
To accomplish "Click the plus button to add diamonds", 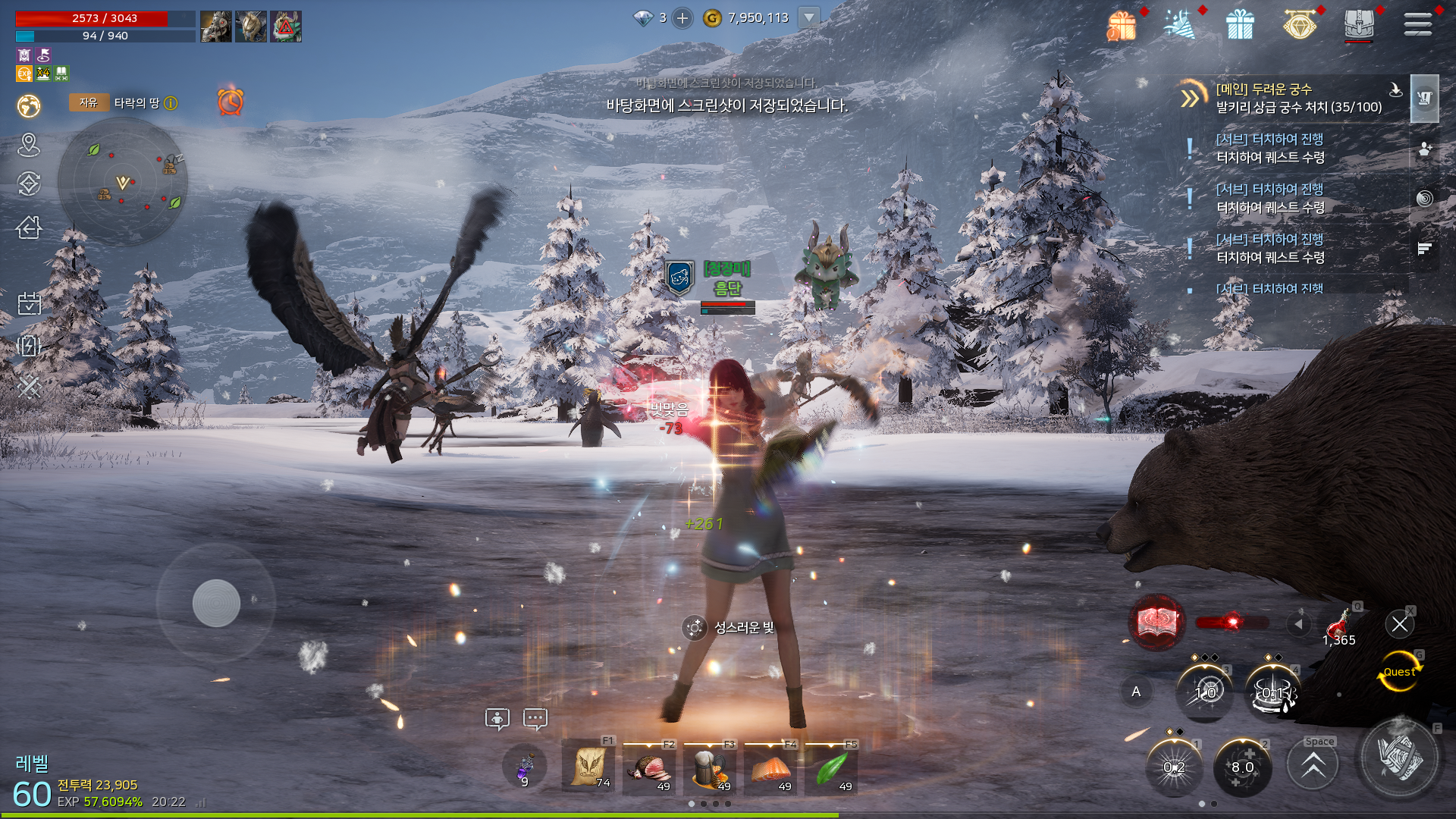I will [x=682, y=18].
